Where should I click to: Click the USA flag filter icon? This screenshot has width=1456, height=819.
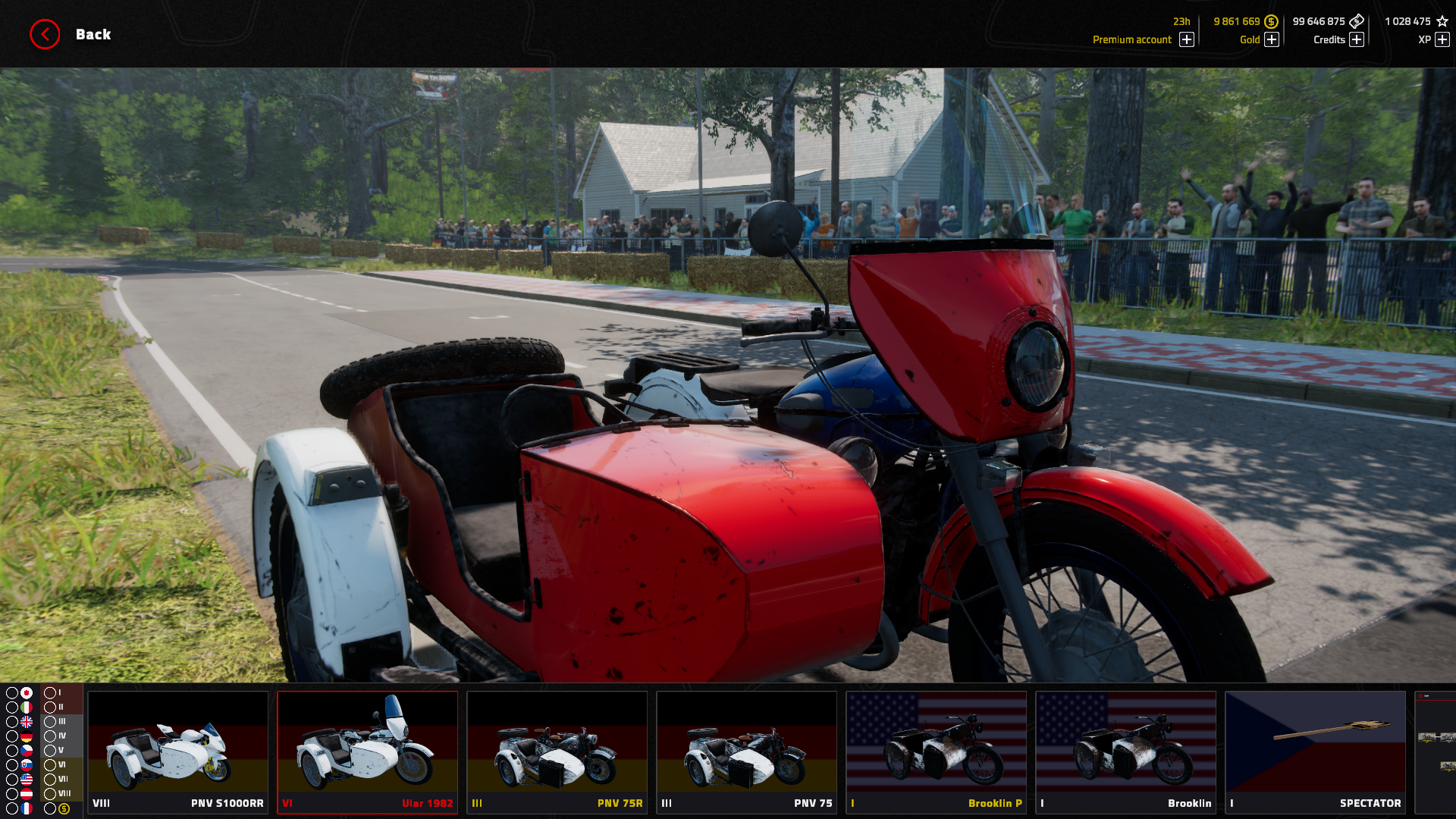click(27, 780)
